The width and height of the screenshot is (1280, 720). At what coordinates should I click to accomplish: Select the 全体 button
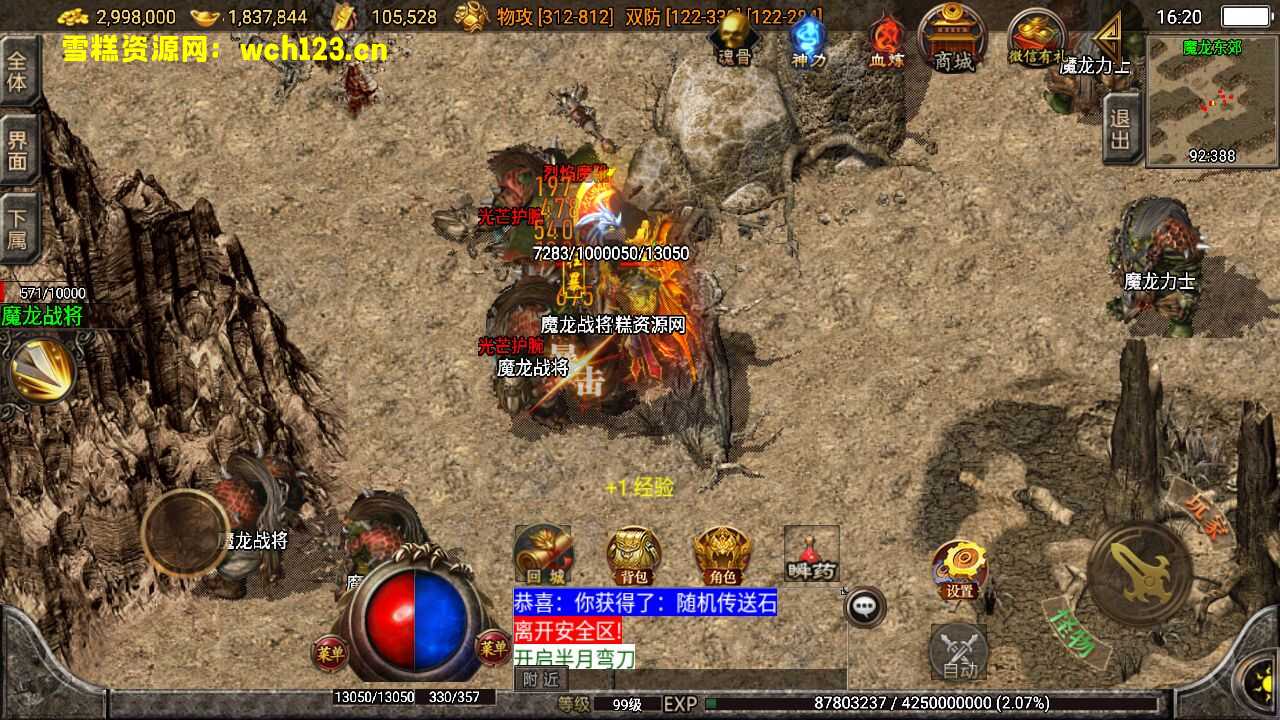coord(18,70)
